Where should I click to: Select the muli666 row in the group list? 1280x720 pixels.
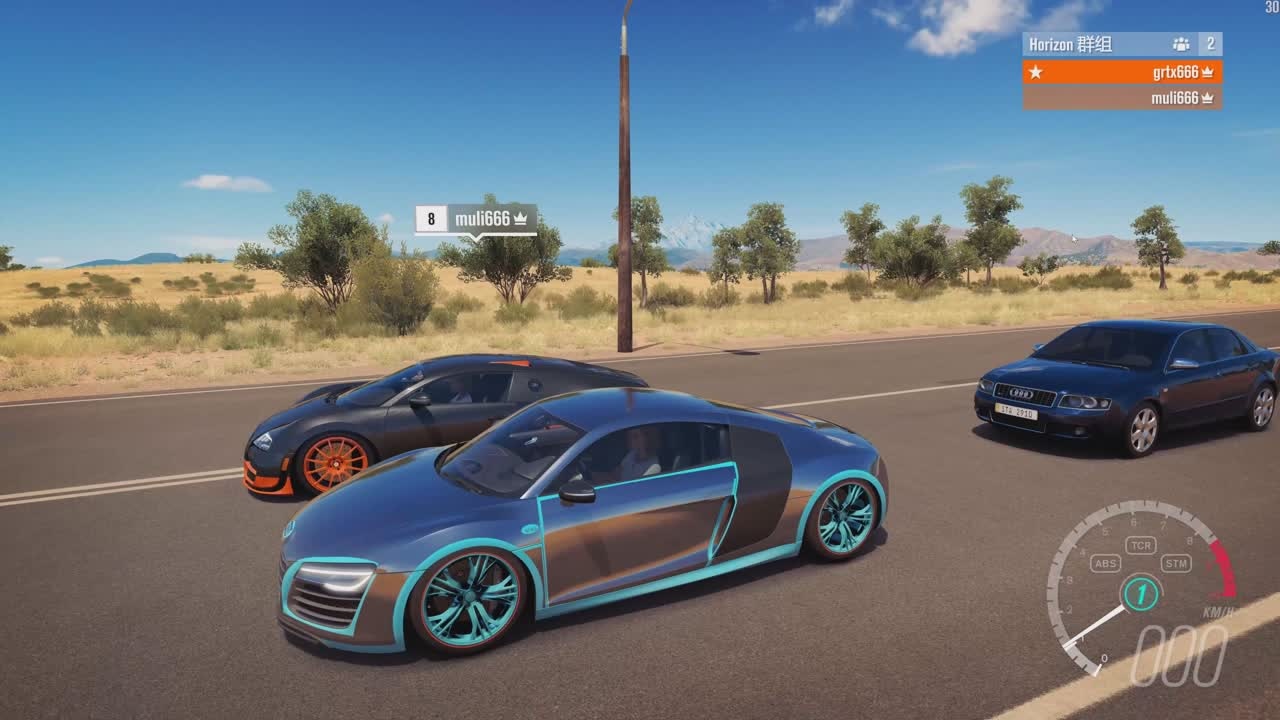tap(1122, 98)
